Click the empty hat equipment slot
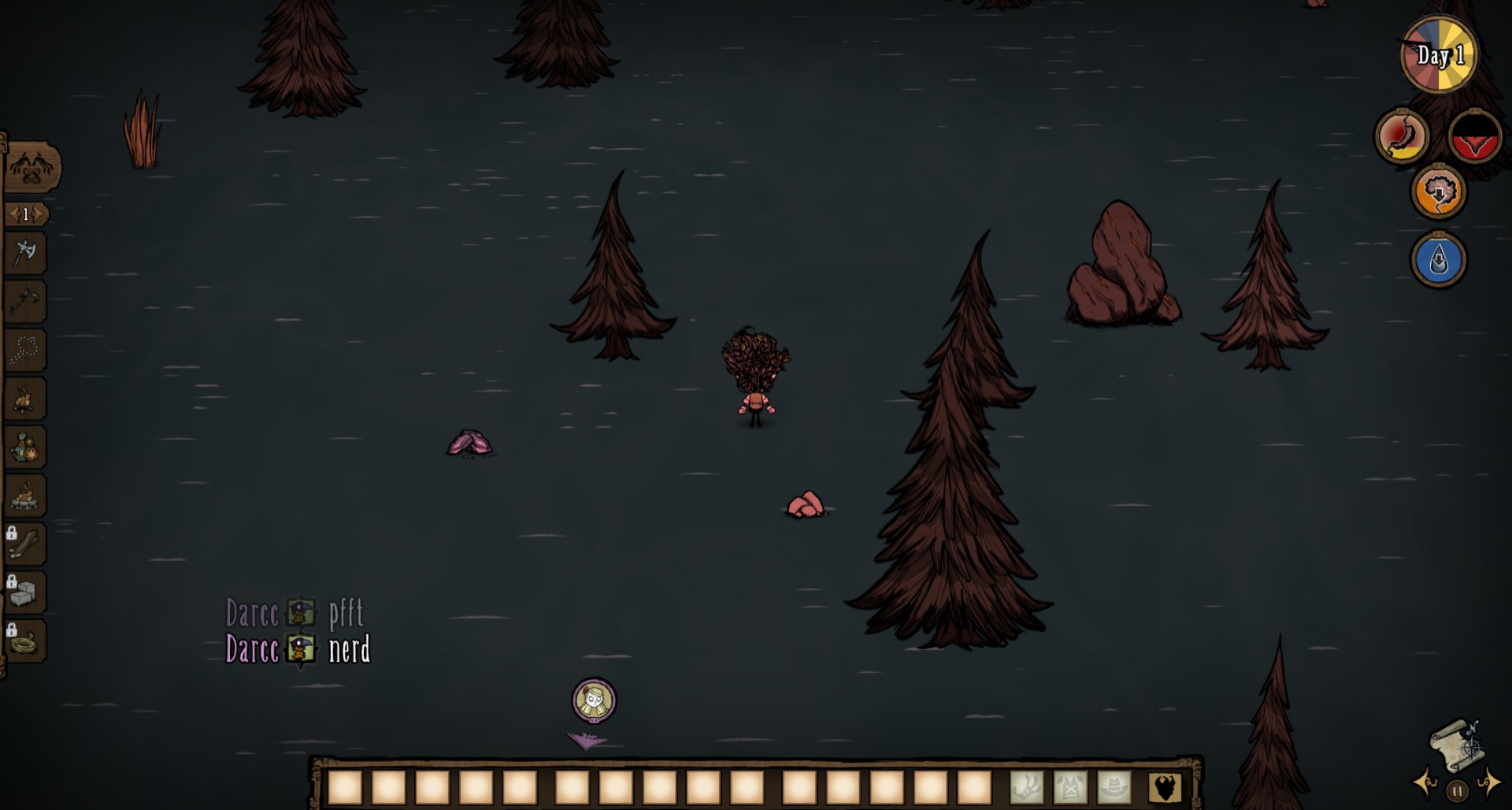Screen dimensions: 1512x810 pyautogui.click(x=1114, y=788)
